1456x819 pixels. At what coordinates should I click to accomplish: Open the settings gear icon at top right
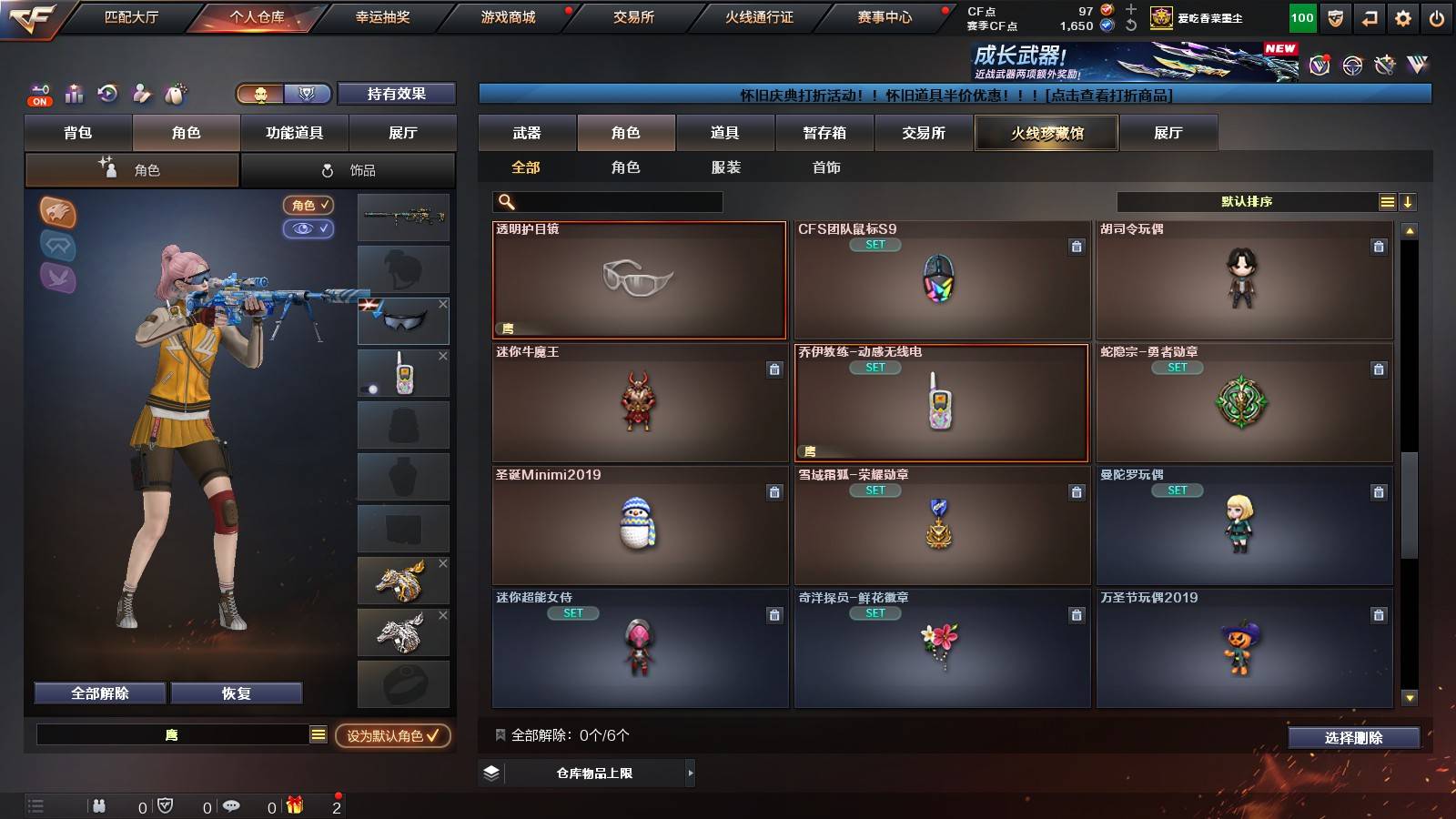pos(1402,17)
